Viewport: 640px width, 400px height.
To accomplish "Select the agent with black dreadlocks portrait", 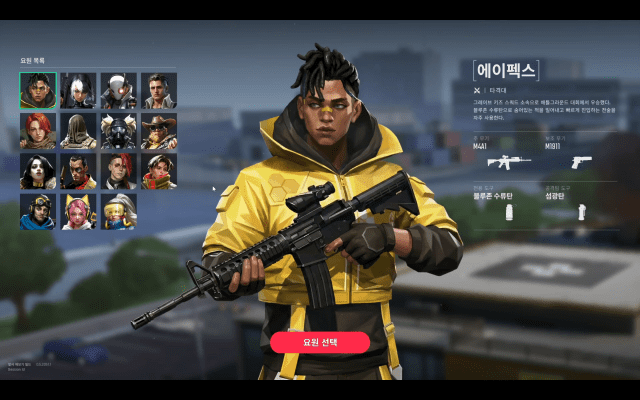I will click(37, 90).
